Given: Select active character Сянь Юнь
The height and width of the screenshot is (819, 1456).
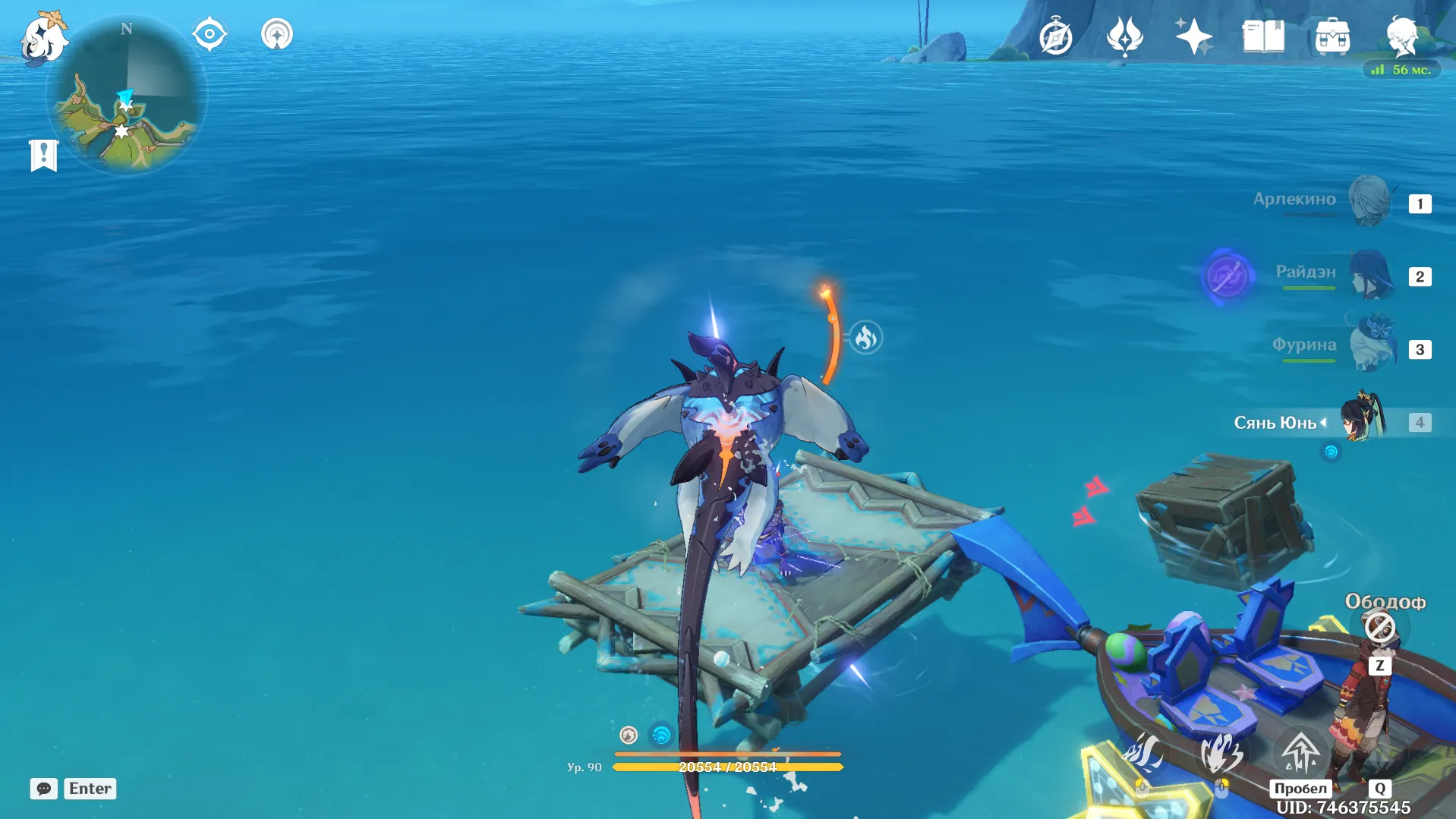Looking at the screenshot, I should (x=1364, y=419).
